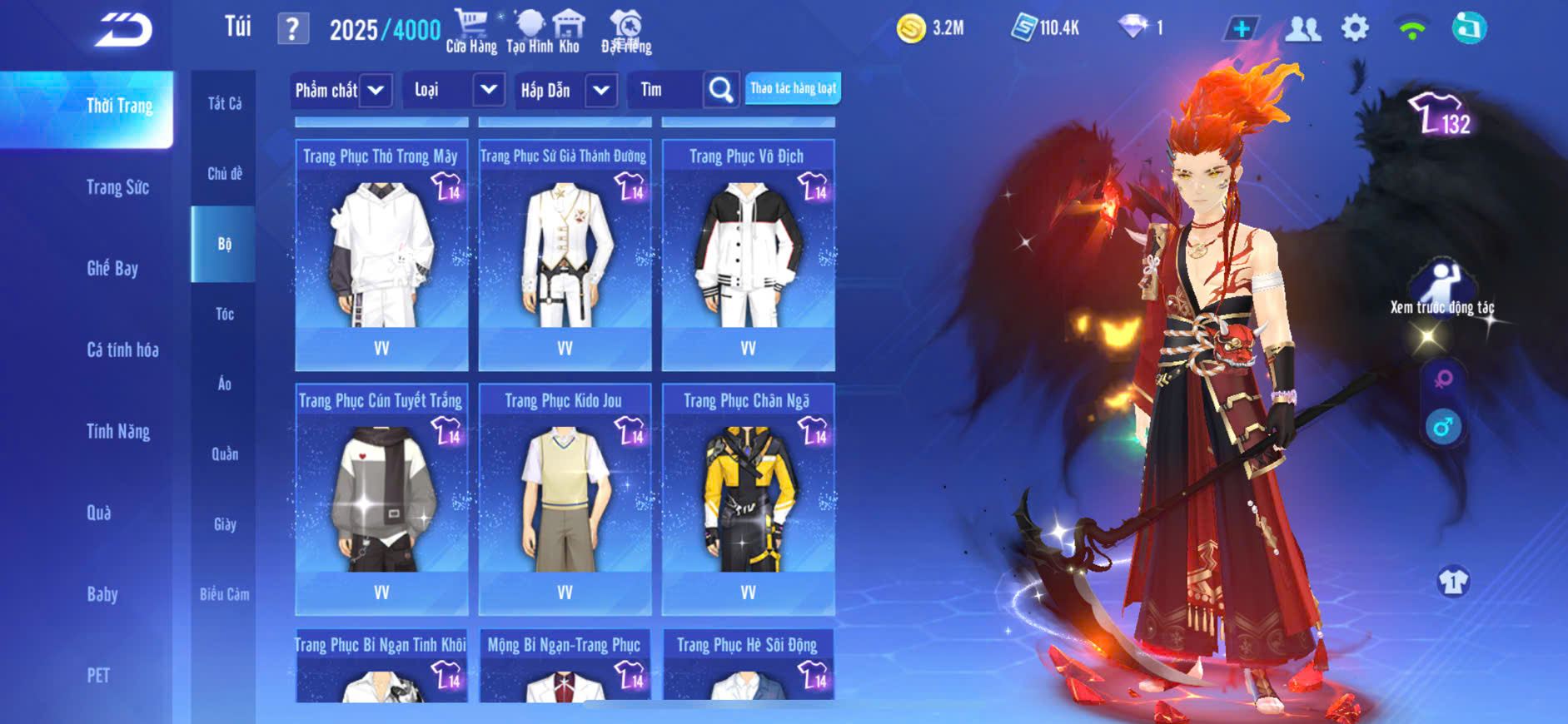Activate Thao tác hàng loạt button
This screenshot has height=724, width=1568.
tap(793, 88)
